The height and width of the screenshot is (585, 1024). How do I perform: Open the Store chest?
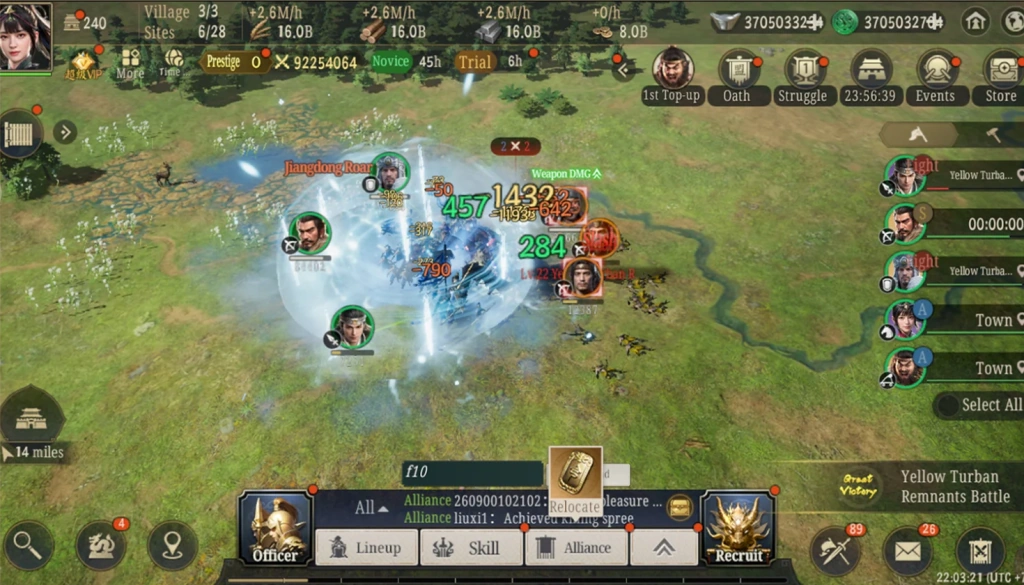tap(1000, 76)
